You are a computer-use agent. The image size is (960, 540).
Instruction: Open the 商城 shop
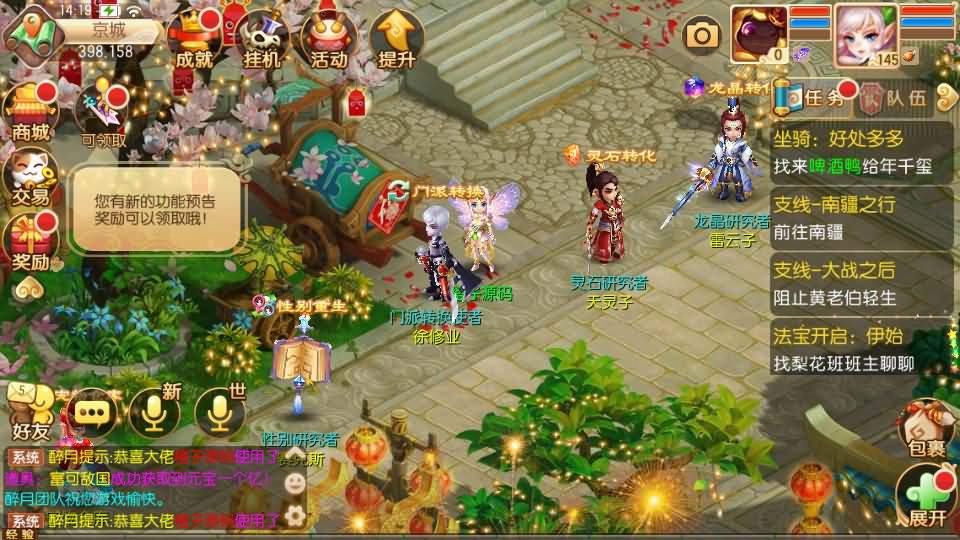[30, 112]
